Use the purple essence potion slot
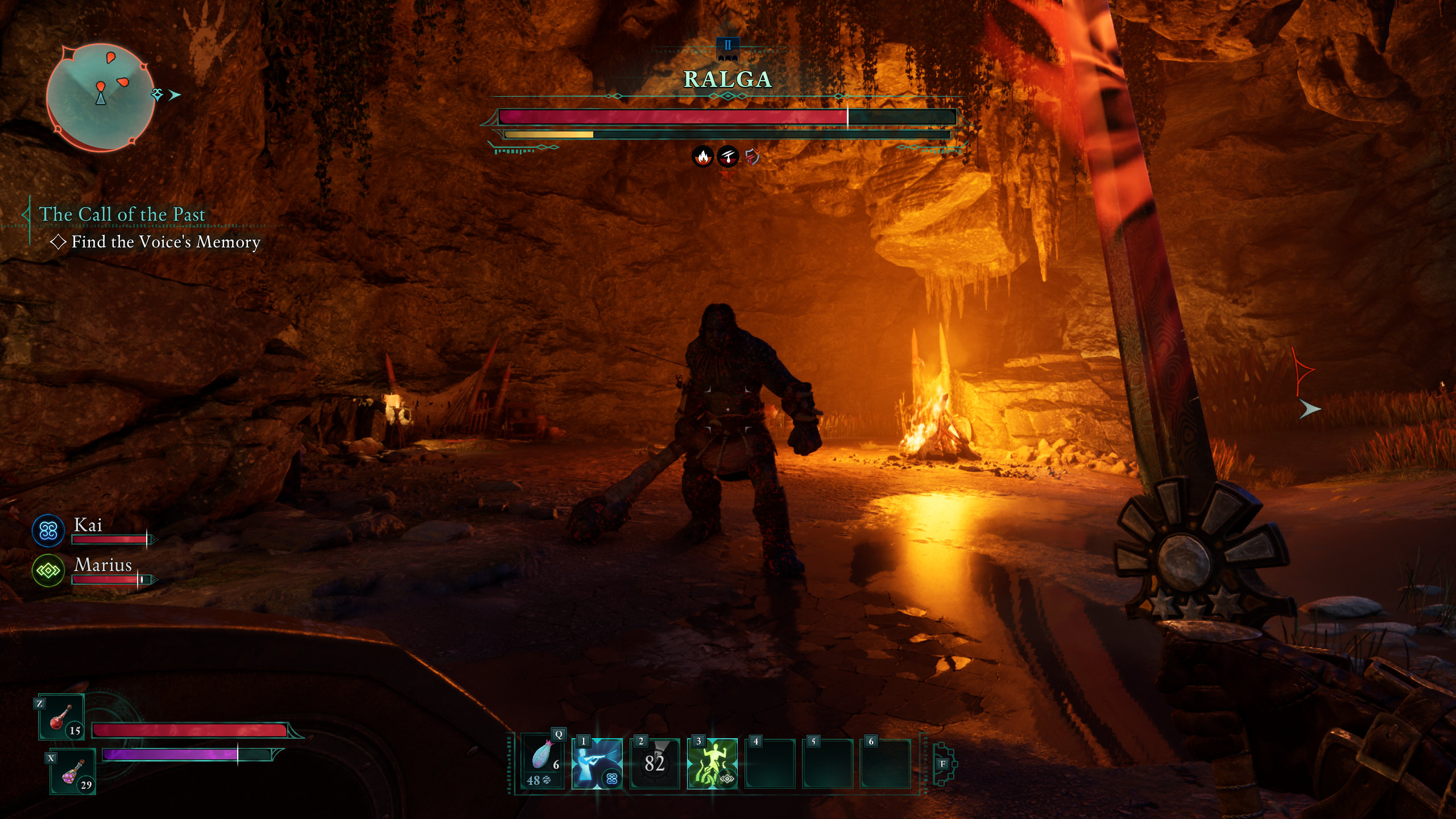Image resolution: width=1456 pixels, height=819 pixels. 73,772
